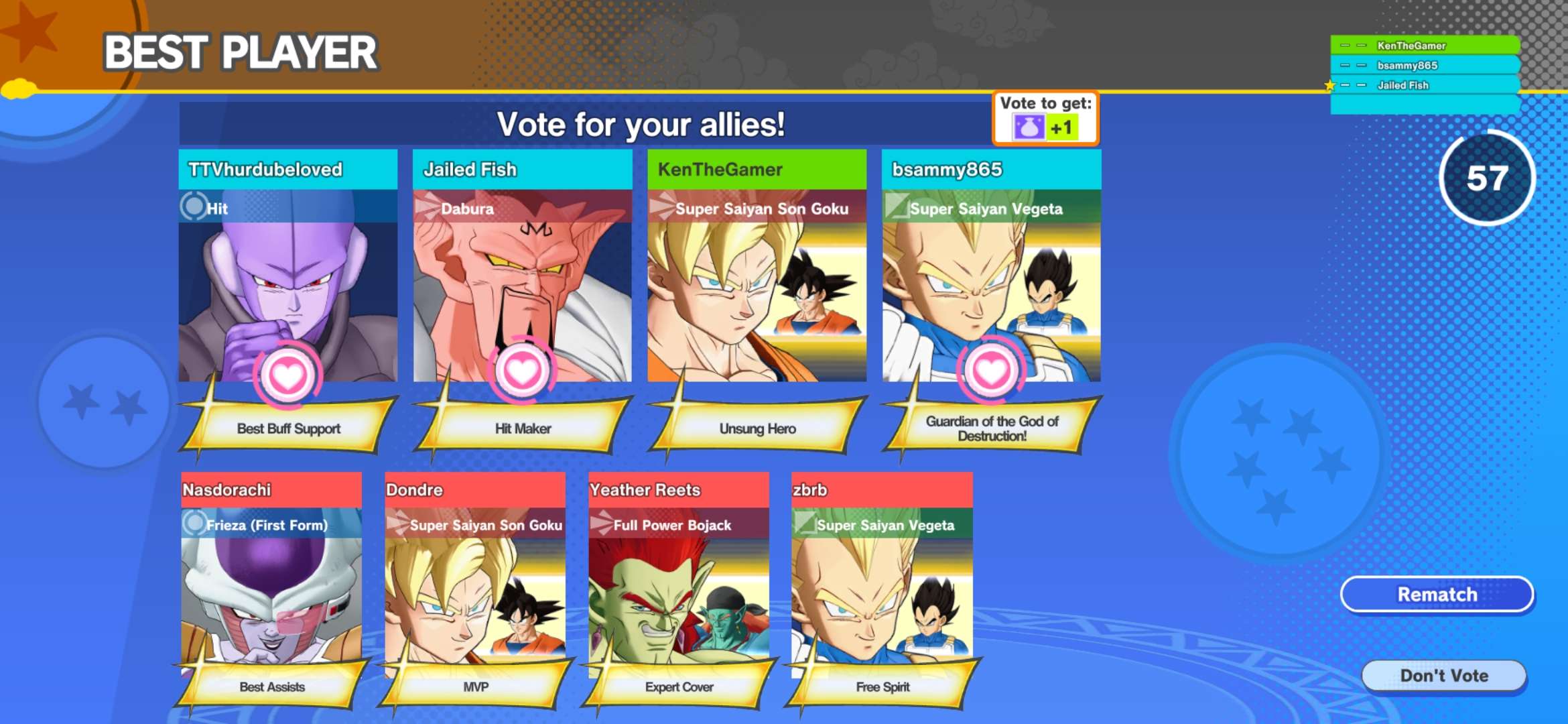The image size is (1568, 724).
Task: Tap the Vote to get reward box
Action: 1045,119
